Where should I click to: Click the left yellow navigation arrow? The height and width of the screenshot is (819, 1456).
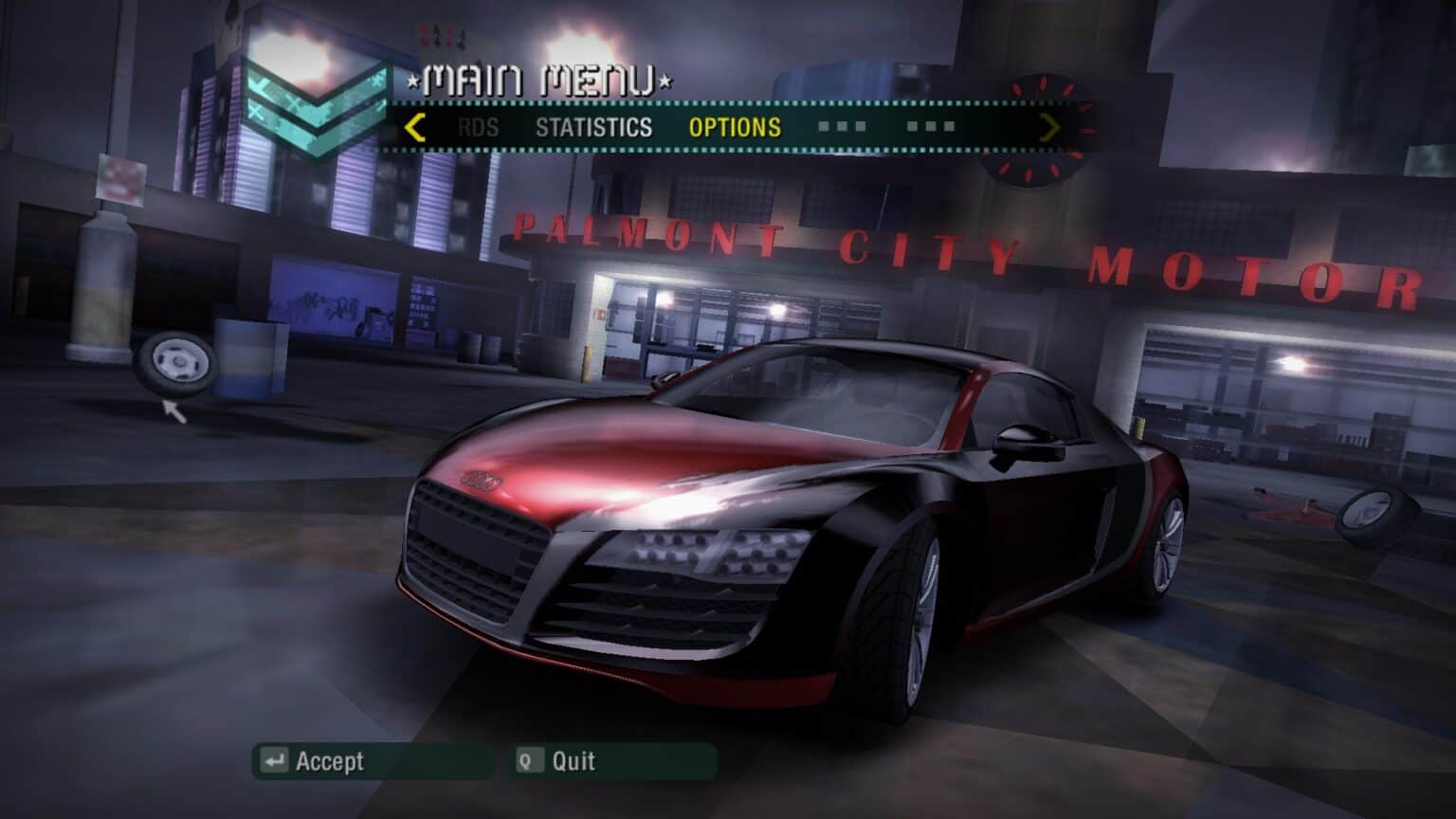point(412,127)
